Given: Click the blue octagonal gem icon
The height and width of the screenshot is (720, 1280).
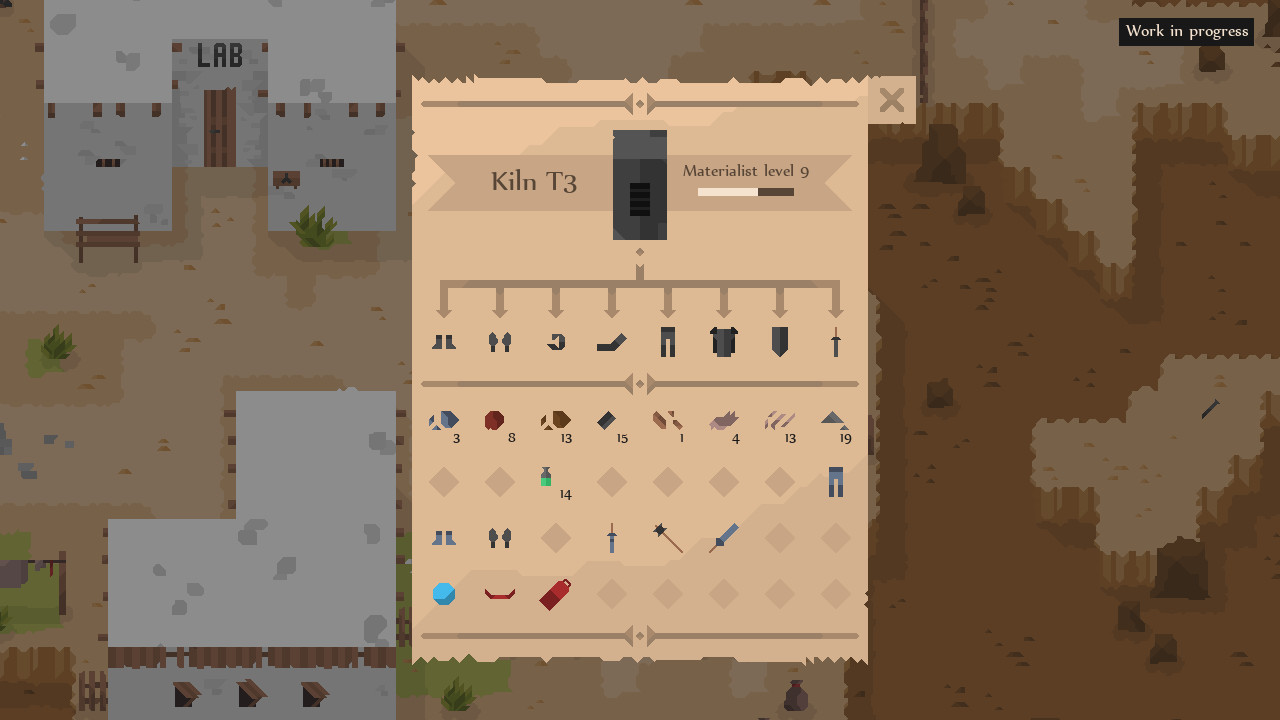Looking at the screenshot, I should pyautogui.click(x=443, y=593).
